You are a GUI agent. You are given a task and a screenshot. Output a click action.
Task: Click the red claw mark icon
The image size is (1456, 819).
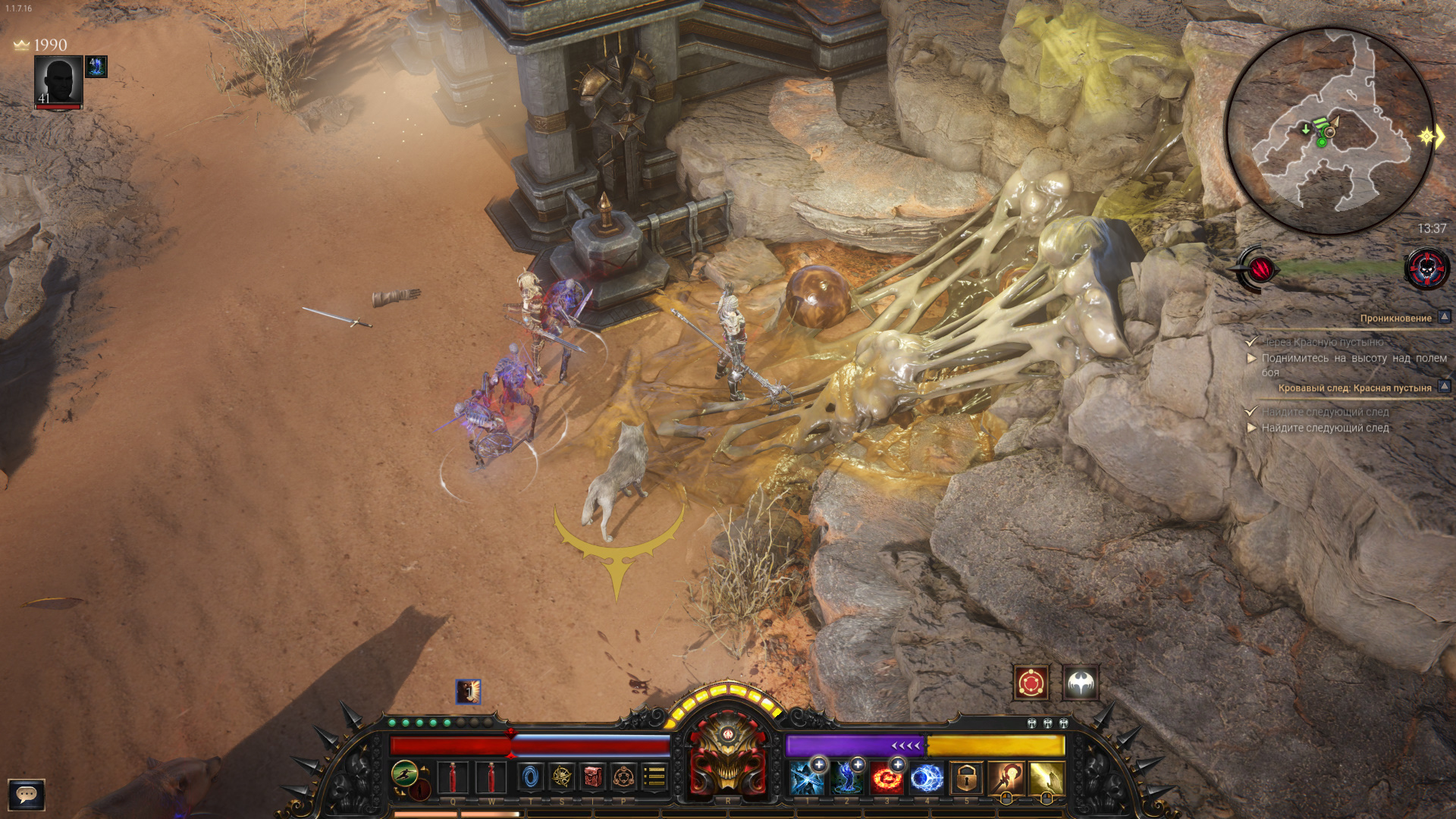click(x=1260, y=268)
